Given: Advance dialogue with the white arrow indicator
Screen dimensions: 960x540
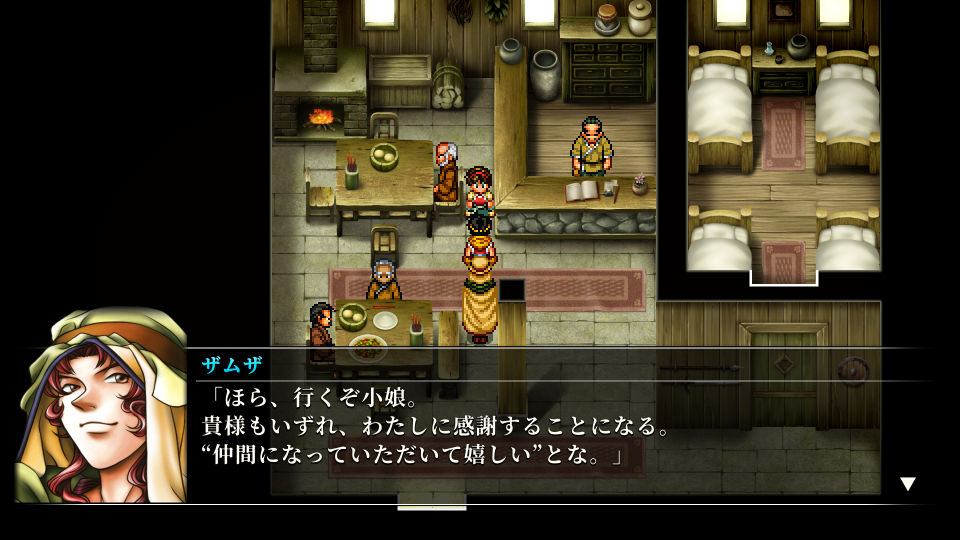Looking at the screenshot, I should pyautogui.click(x=907, y=484).
